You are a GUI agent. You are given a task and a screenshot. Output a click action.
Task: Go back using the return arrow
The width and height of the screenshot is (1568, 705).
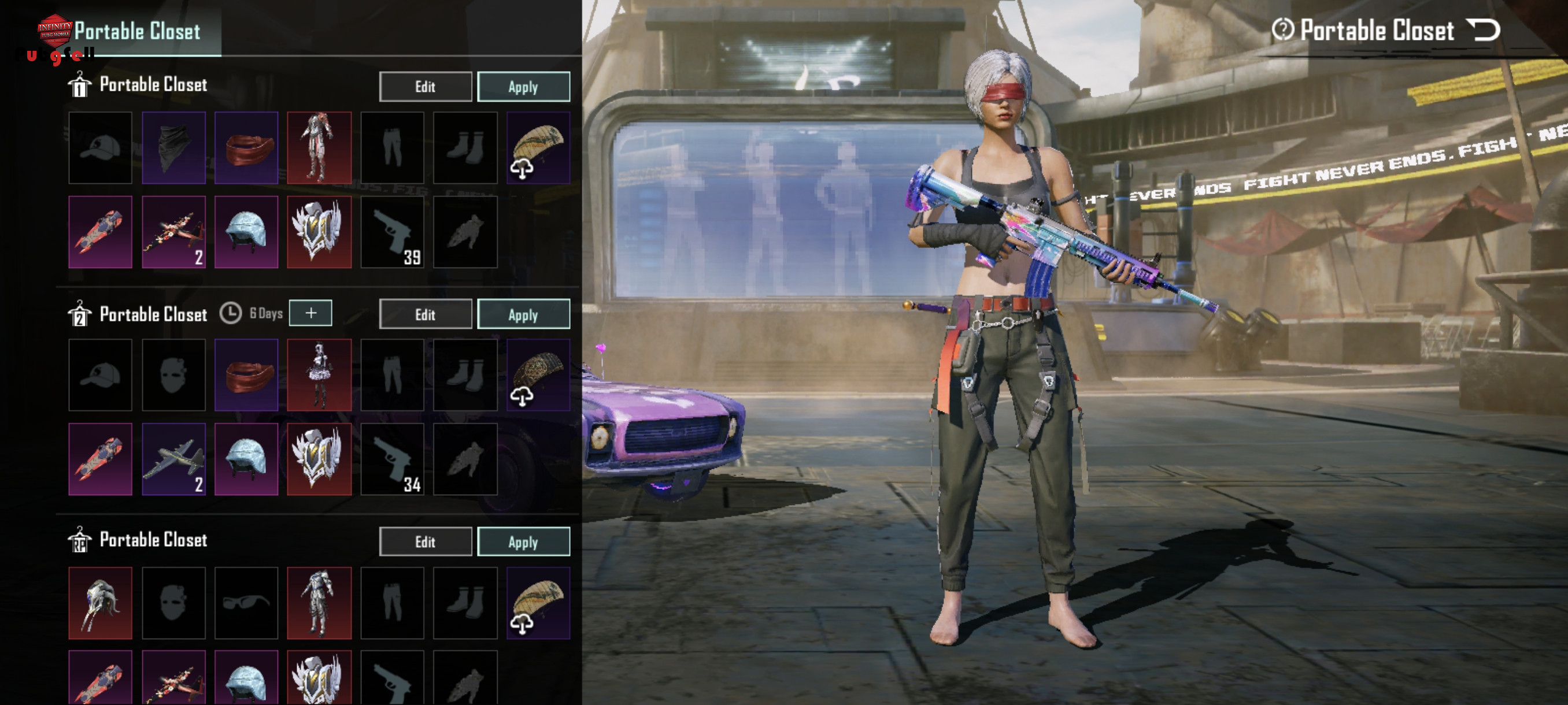click(1483, 29)
